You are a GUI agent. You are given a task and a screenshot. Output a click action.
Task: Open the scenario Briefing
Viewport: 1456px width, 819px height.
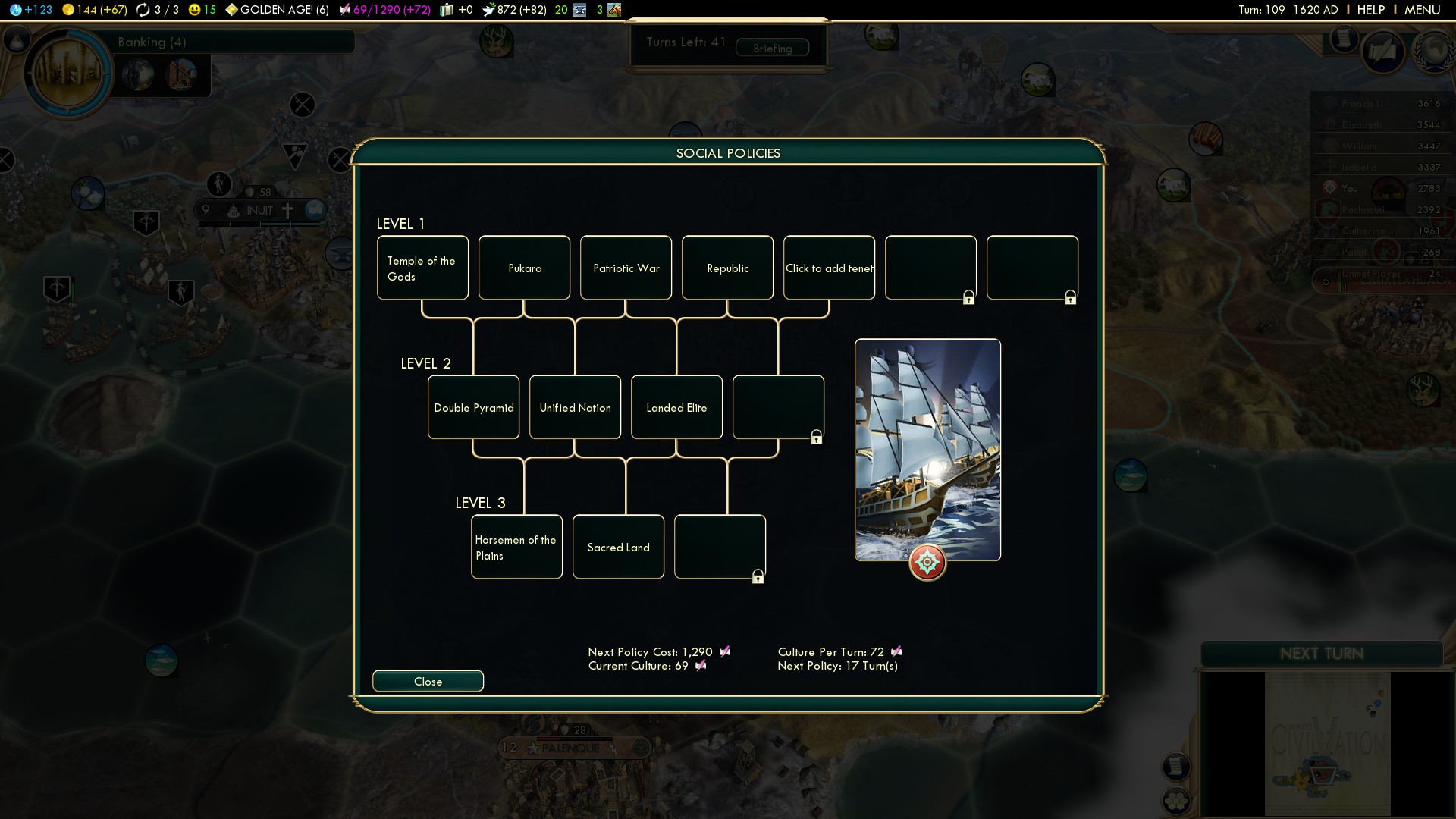coord(772,49)
